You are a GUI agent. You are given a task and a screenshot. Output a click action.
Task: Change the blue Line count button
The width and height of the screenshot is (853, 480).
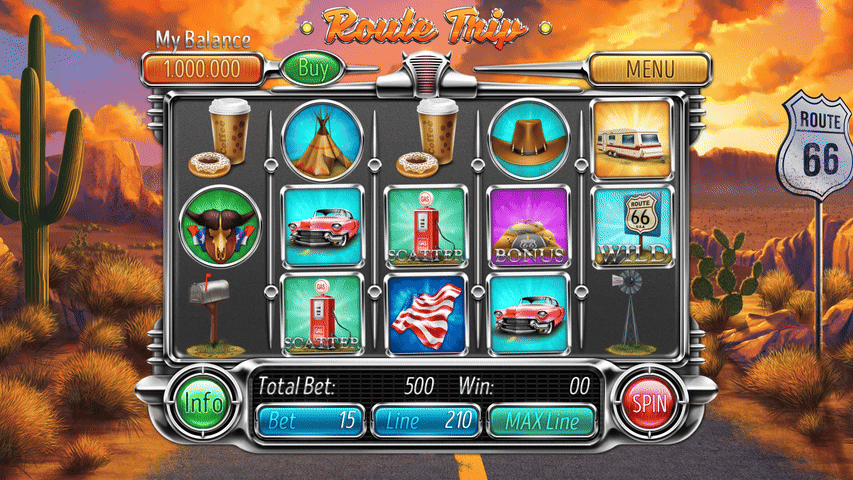point(427,421)
